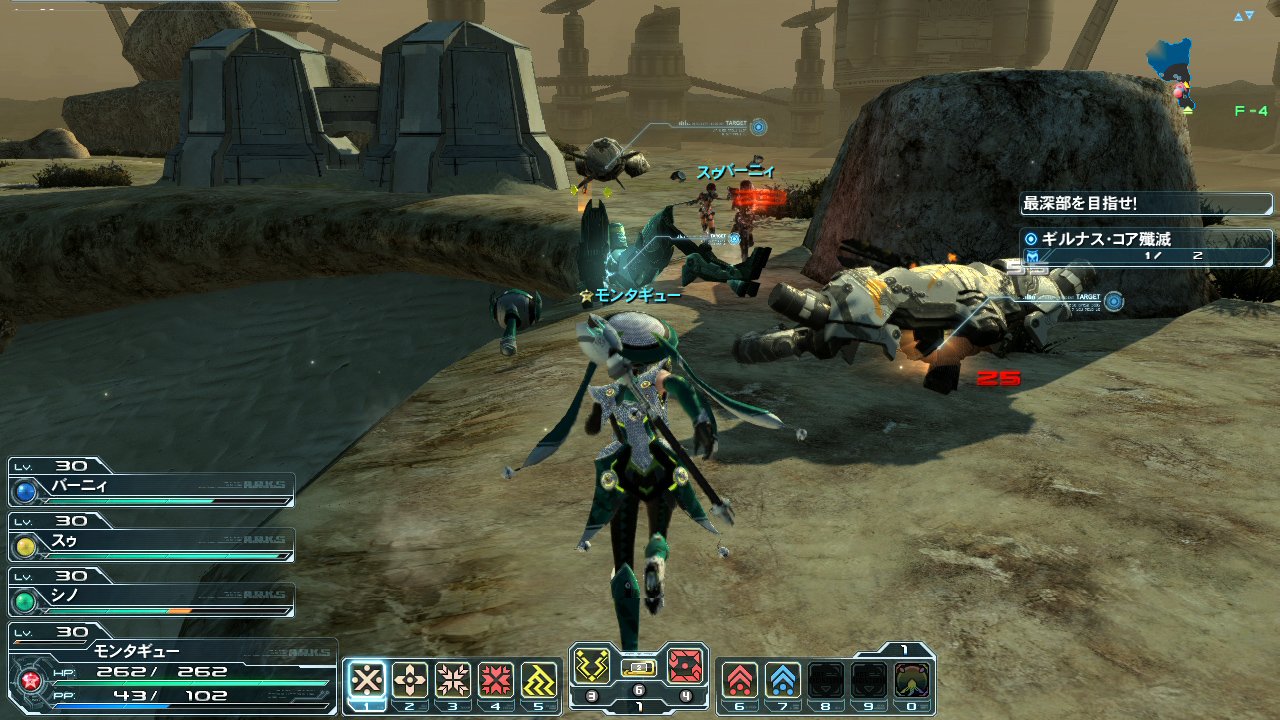Click the 最深部を目指せ! quest objective banner
The height and width of the screenshot is (720, 1280).
click(x=1146, y=204)
